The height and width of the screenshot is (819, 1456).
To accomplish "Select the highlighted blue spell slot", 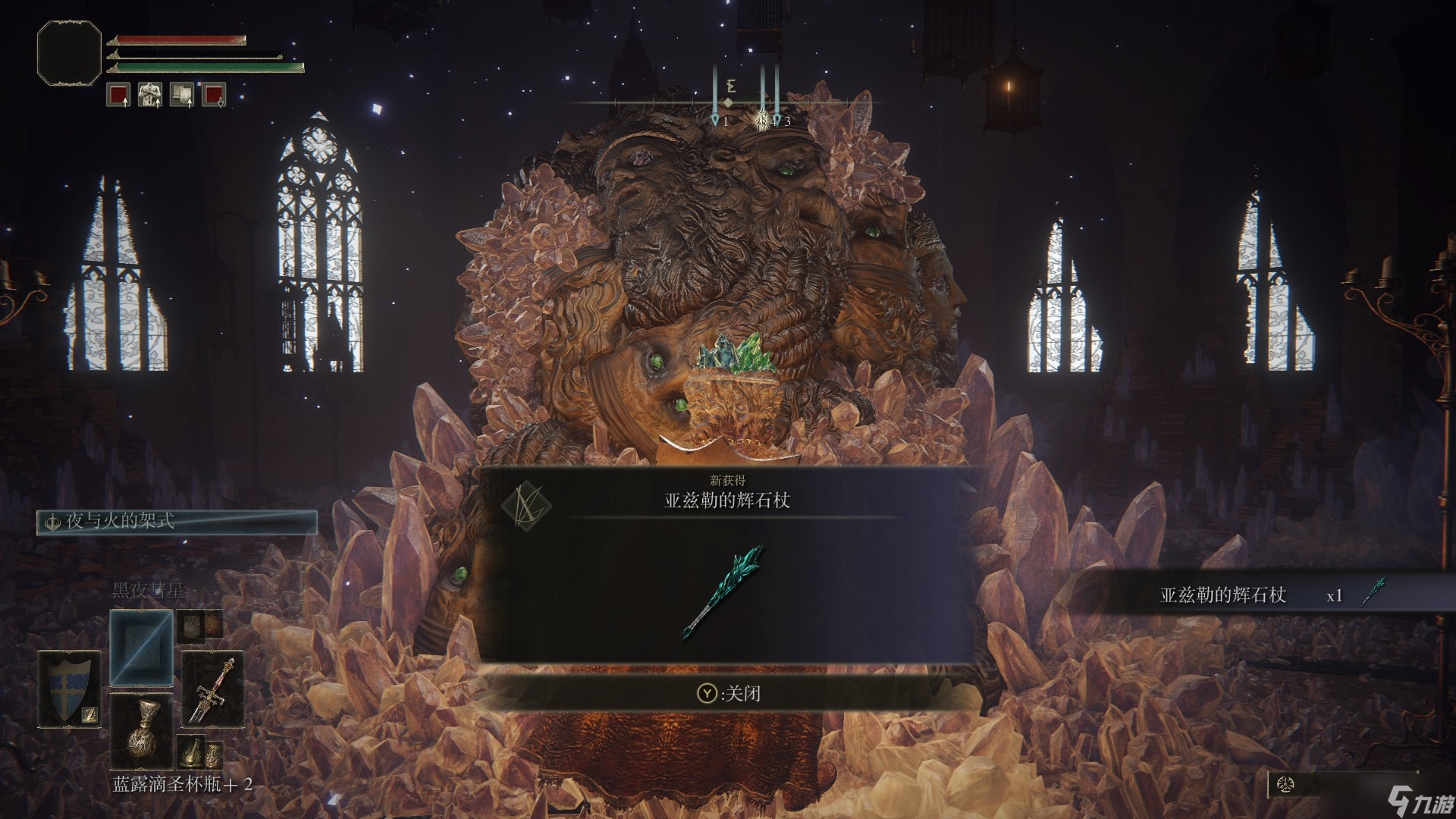I will pyautogui.click(x=141, y=647).
